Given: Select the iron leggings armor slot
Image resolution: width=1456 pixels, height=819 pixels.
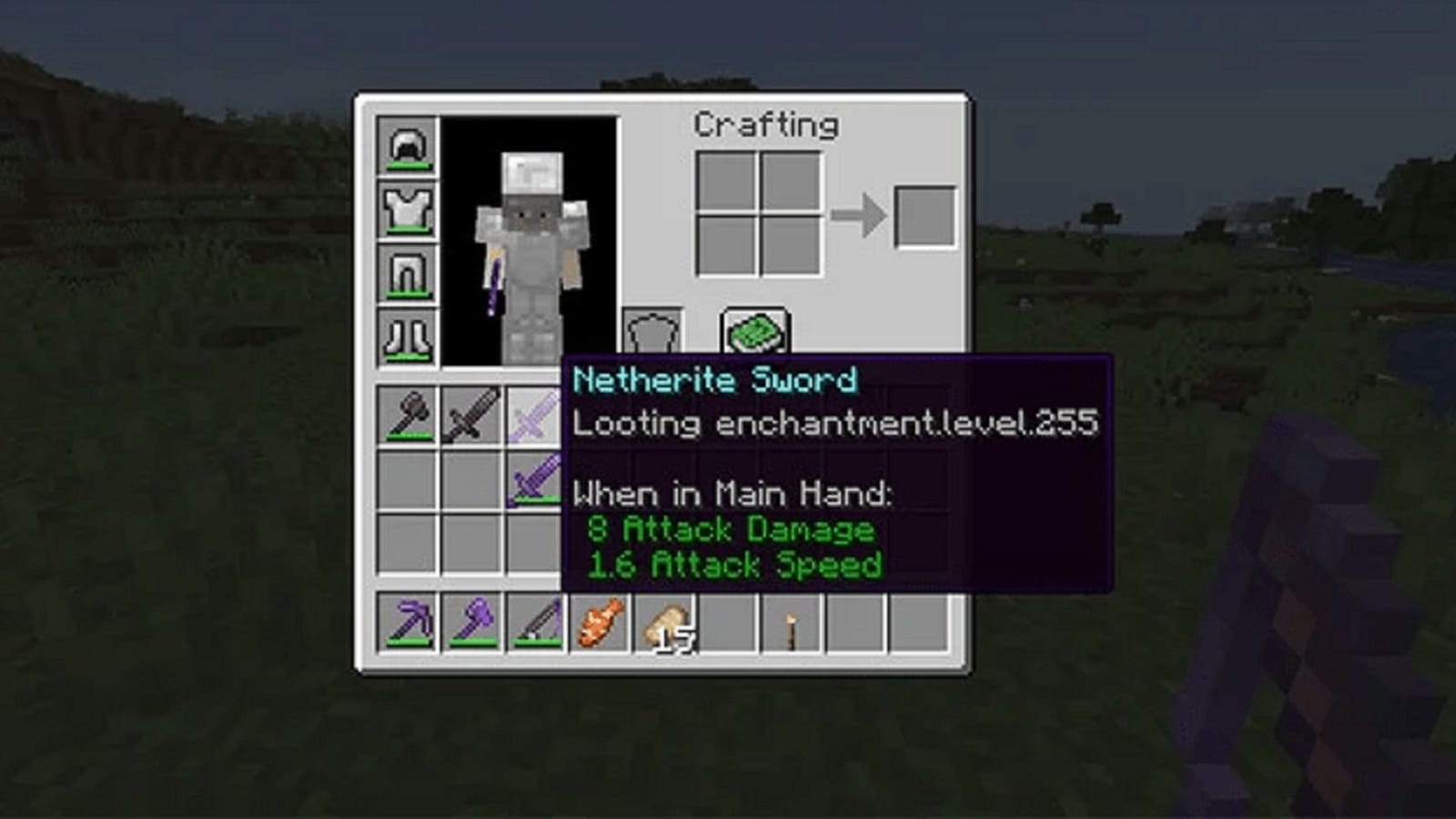Looking at the screenshot, I should [409, 273].
